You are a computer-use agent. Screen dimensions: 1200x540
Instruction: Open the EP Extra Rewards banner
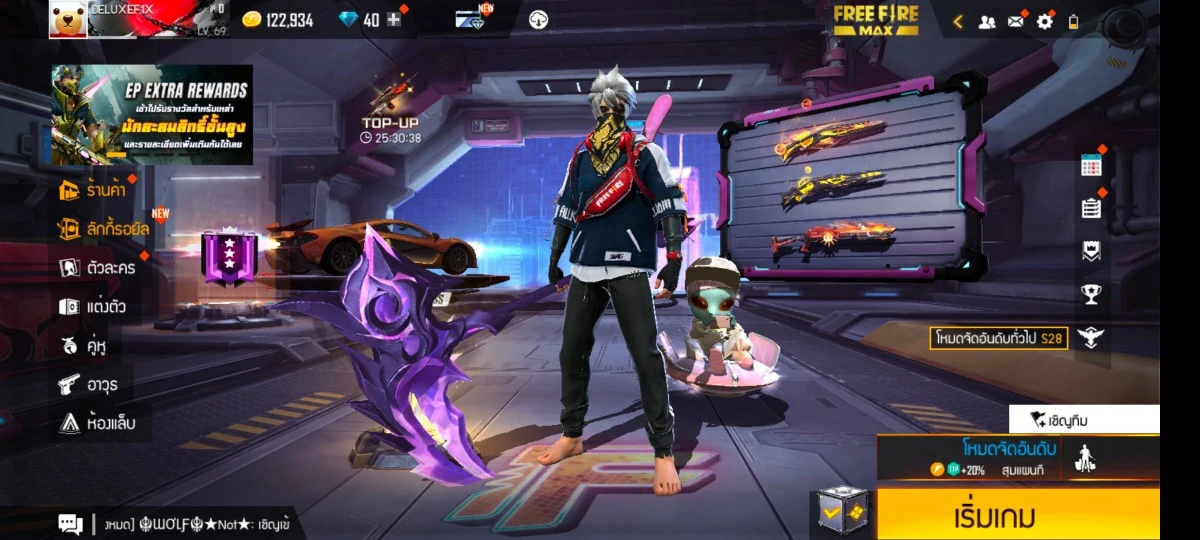[x=152, y=114]
